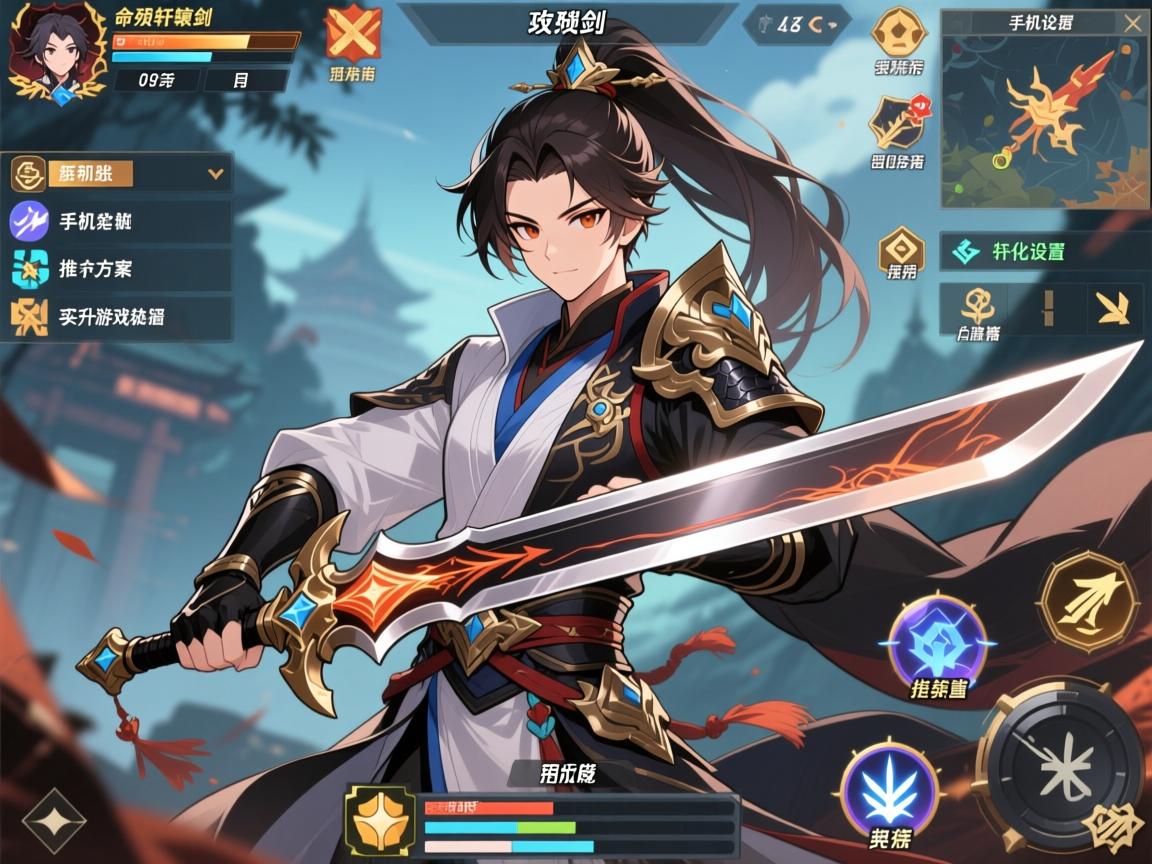
Task: Expand the orange dropdown with the arrow
Action: (x=215, y=173)
